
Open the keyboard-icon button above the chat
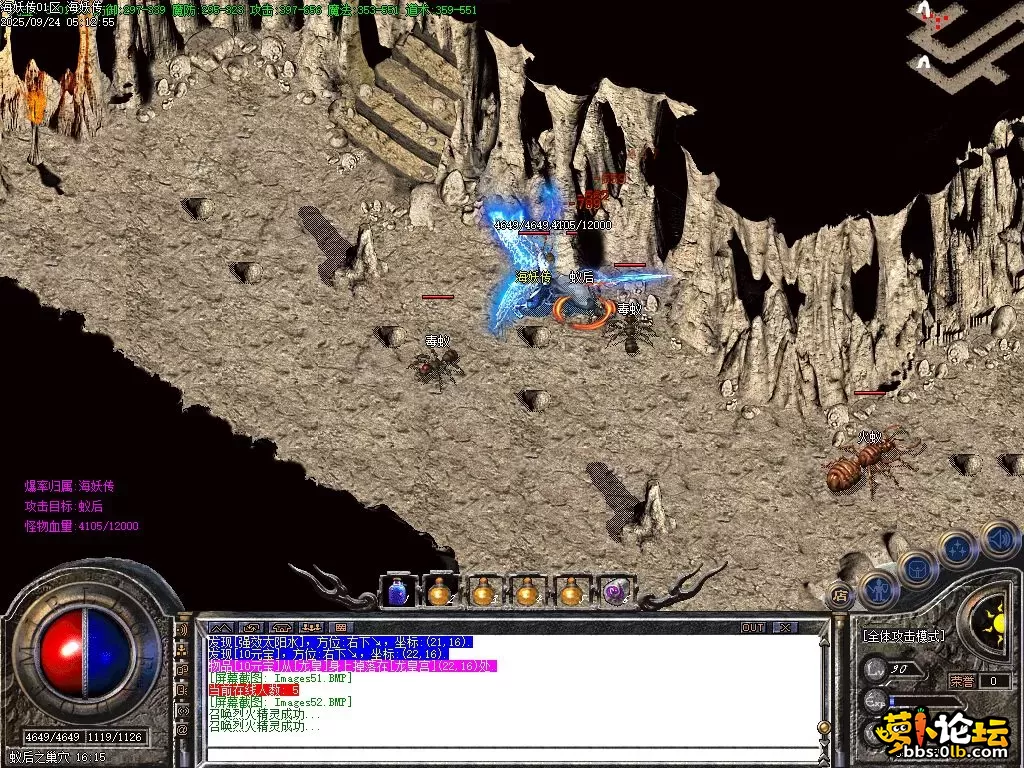341,627
